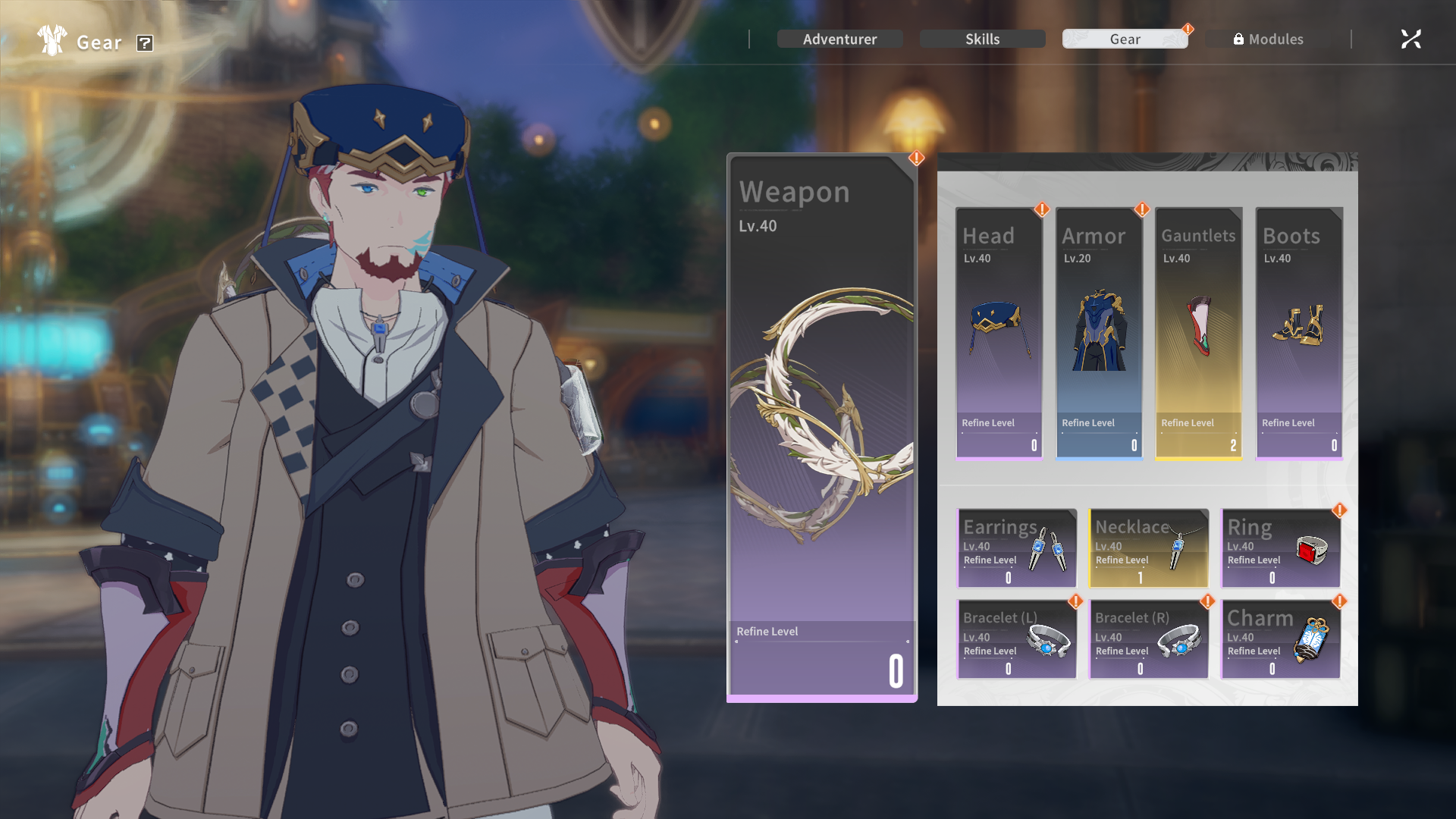Select the Bracelet (R) slot
Viewport: 1456px width, 819px height.
click(1148, 639)
